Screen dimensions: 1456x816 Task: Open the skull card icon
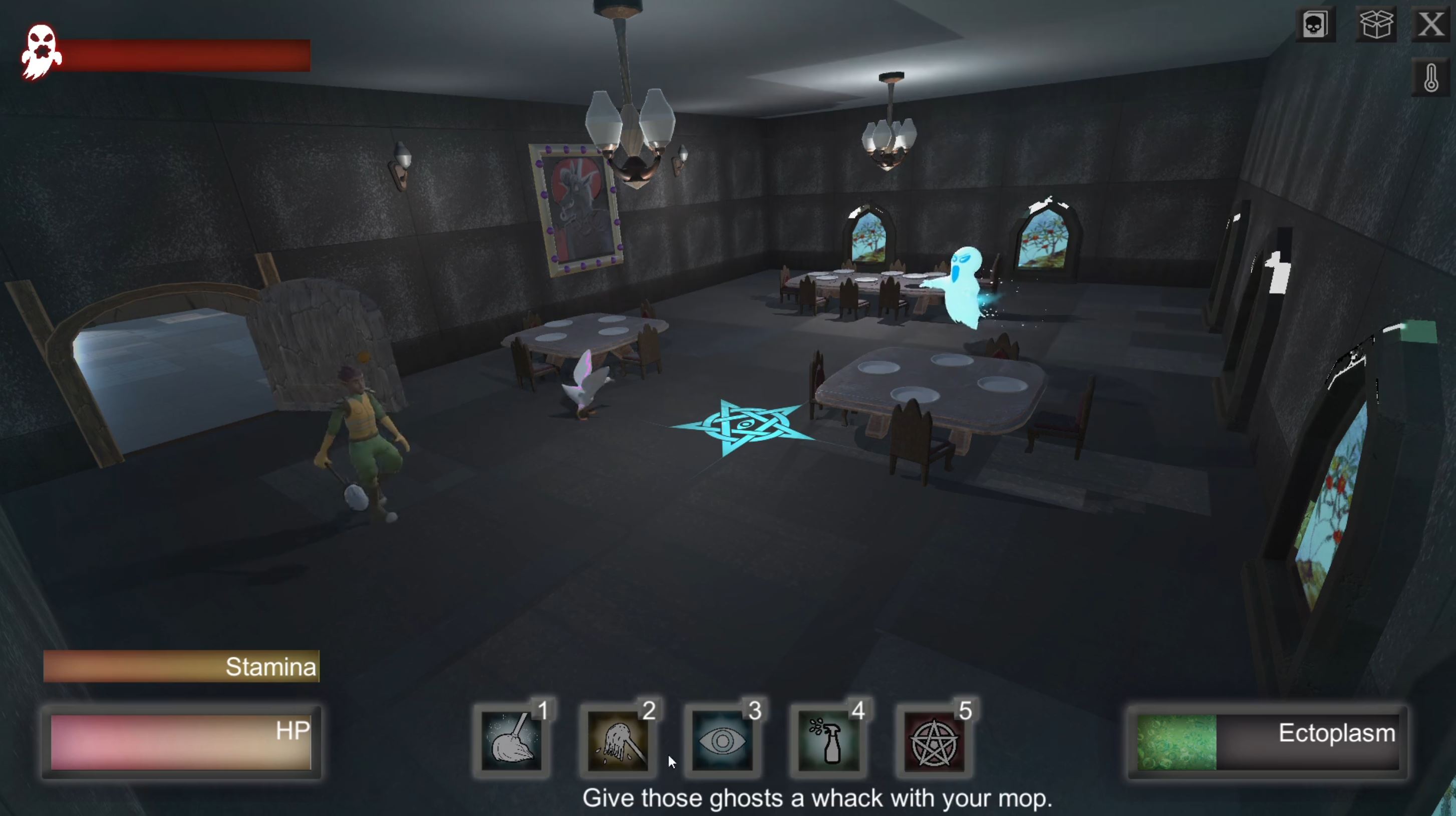[x=1315, y=25]
